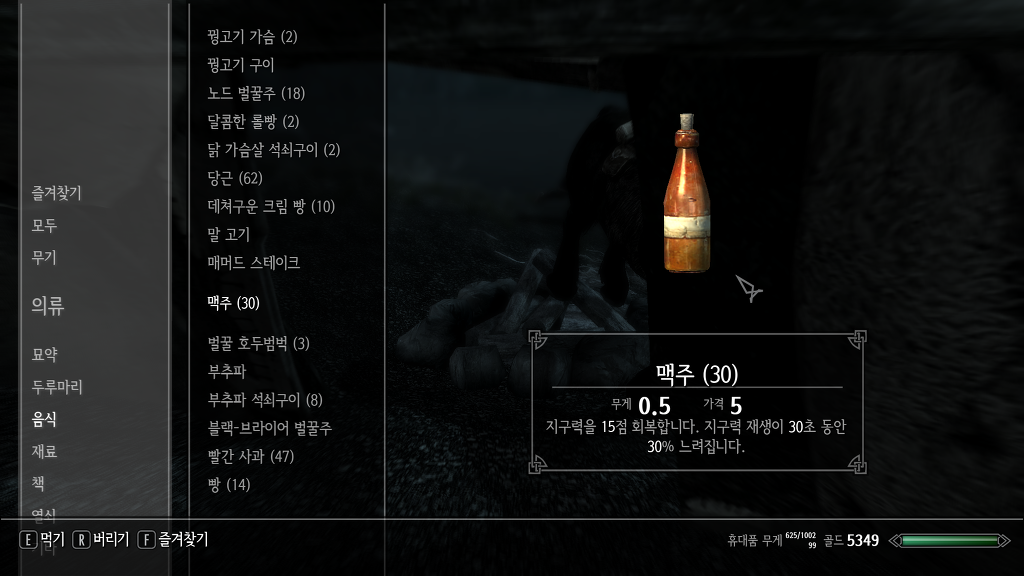Open the 두루마리 category
The height and width of the screenshot is (576, 1024).
(56, 387)
